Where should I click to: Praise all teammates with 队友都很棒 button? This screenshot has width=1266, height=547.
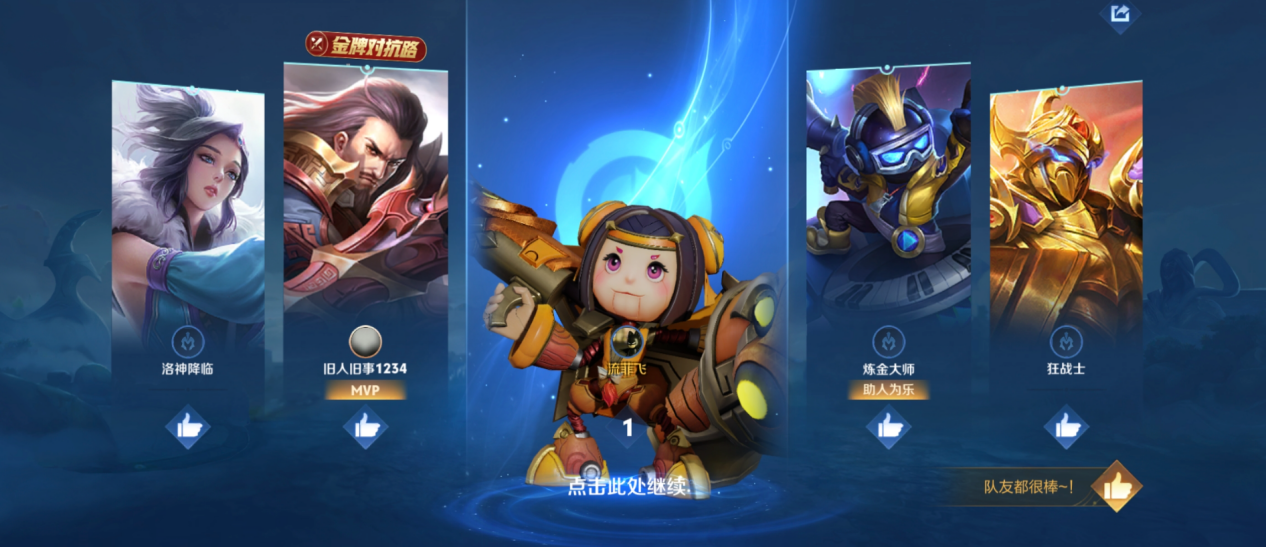click(1115, 487)
